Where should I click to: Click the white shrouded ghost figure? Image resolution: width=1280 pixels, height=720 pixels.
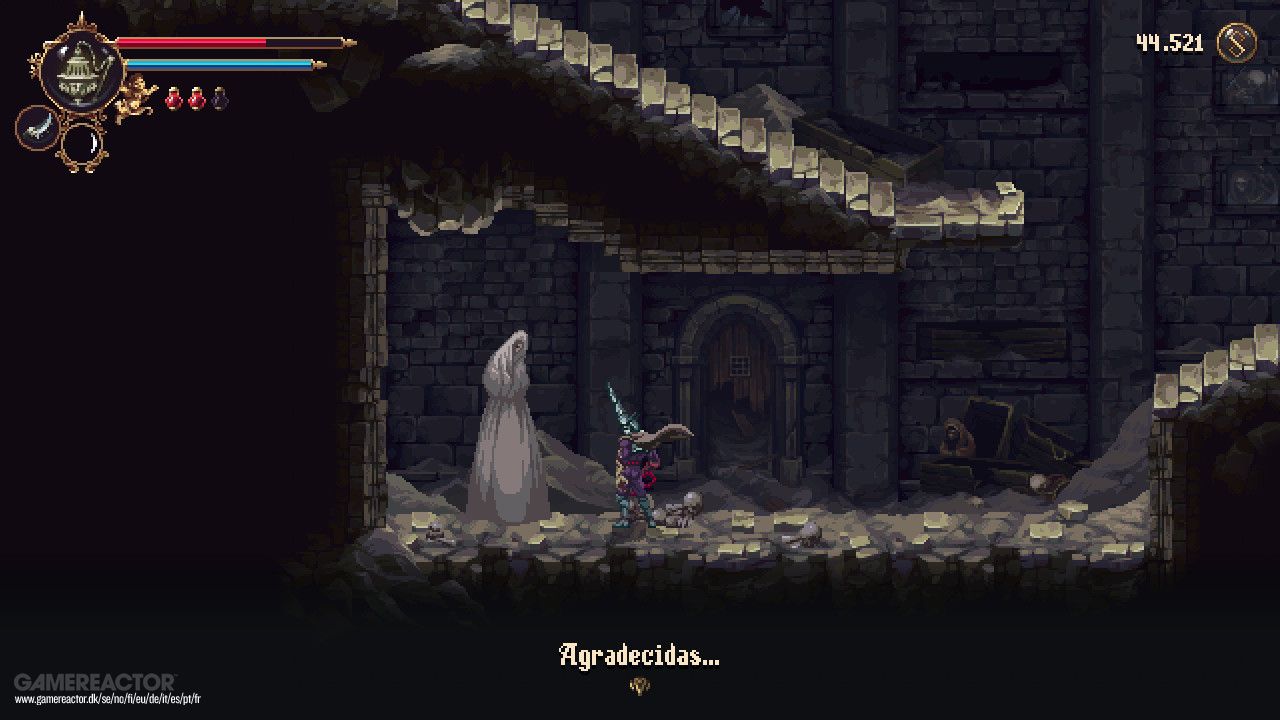(510, 430)
